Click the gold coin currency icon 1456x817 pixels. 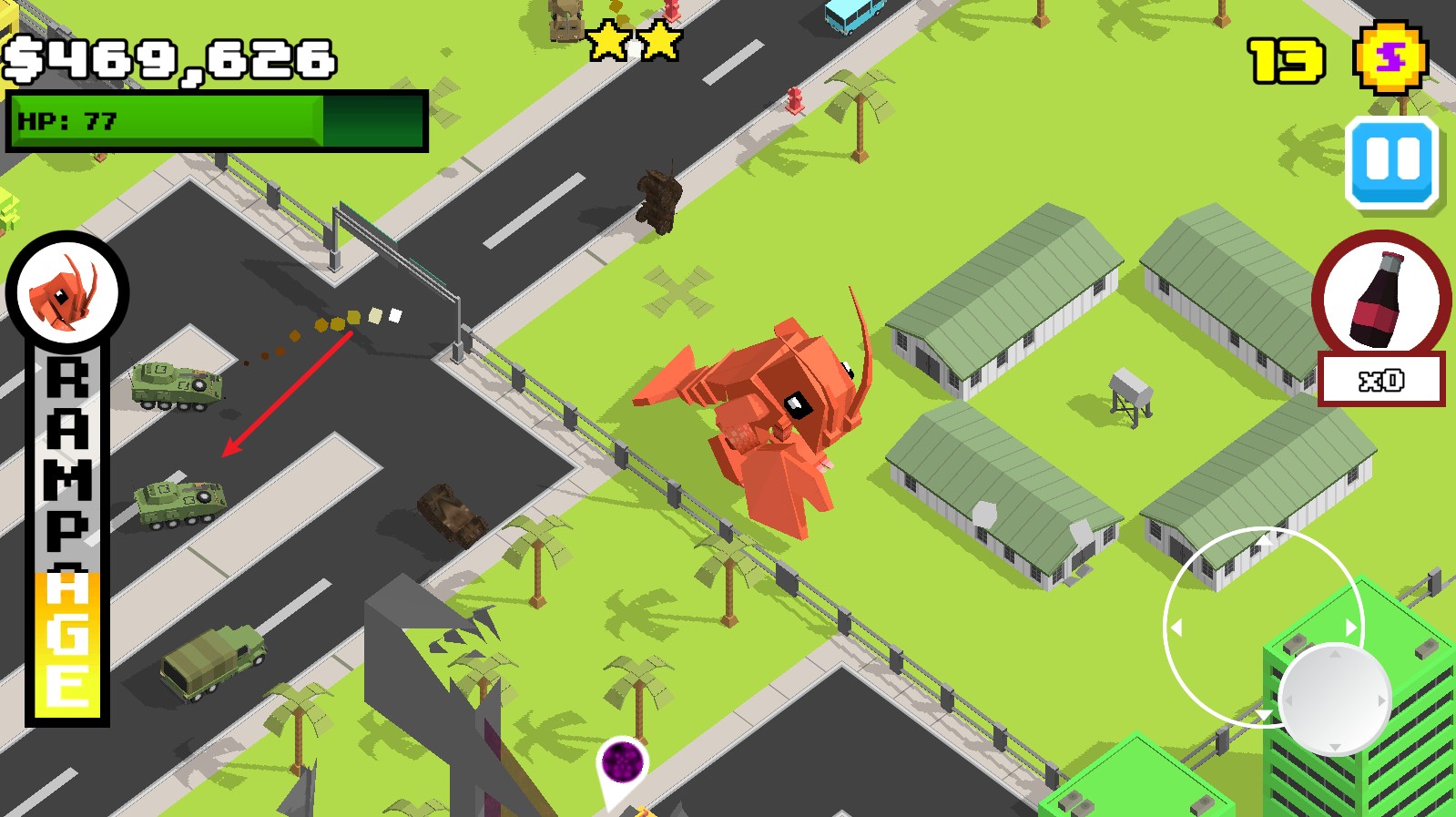[x=1390, y=58]
